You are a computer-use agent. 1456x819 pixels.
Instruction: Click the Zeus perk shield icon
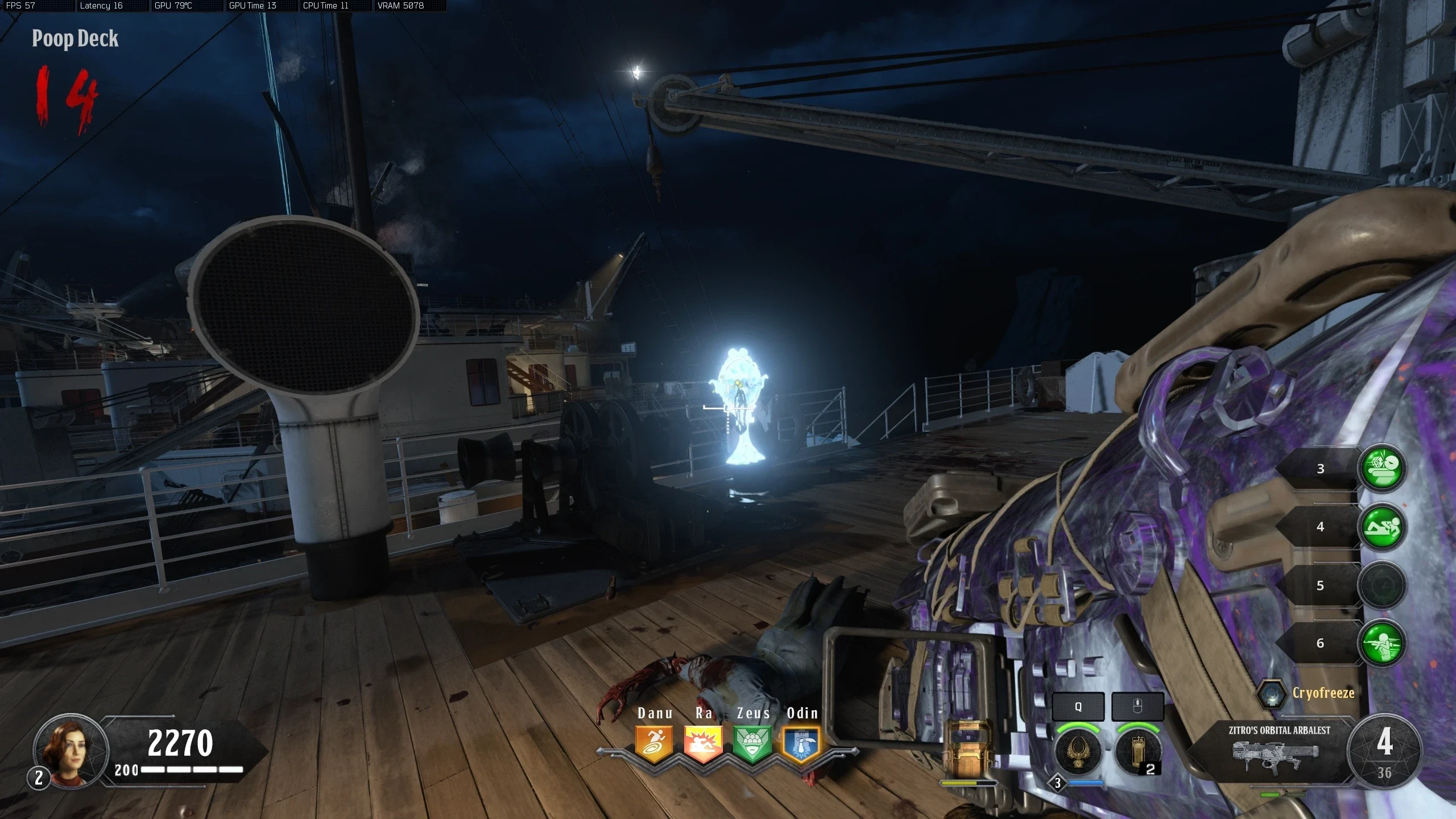point(752,743)
